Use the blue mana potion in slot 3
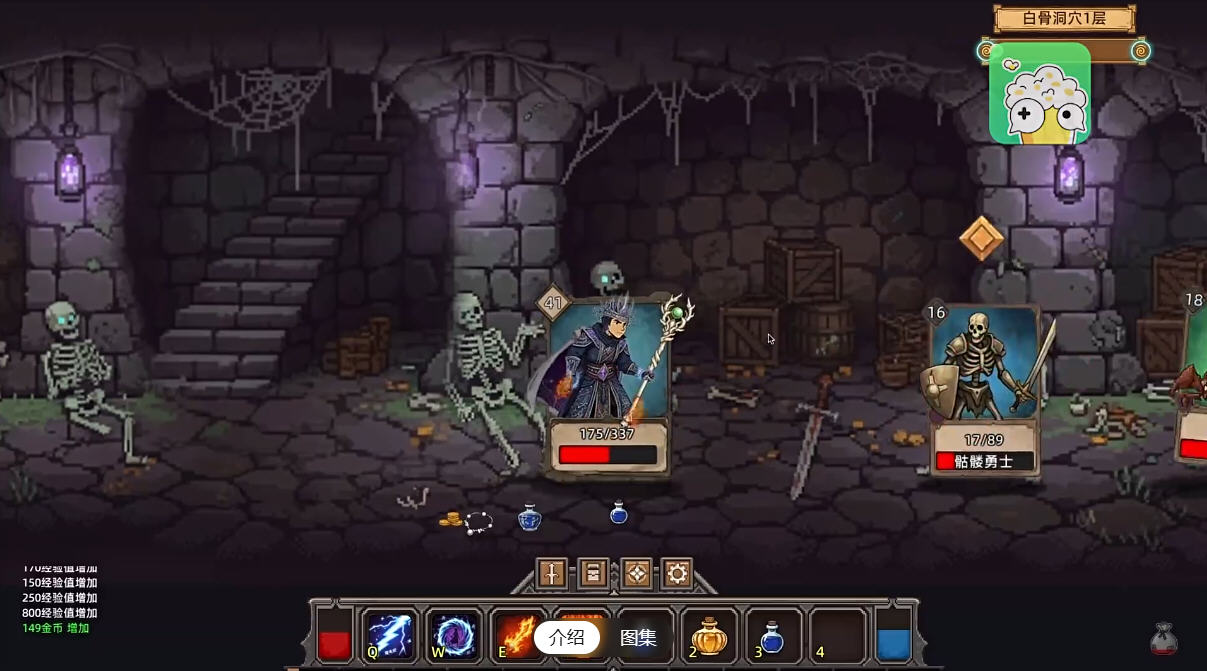This screenshot has width=1207, height=671. pos(772,636)
